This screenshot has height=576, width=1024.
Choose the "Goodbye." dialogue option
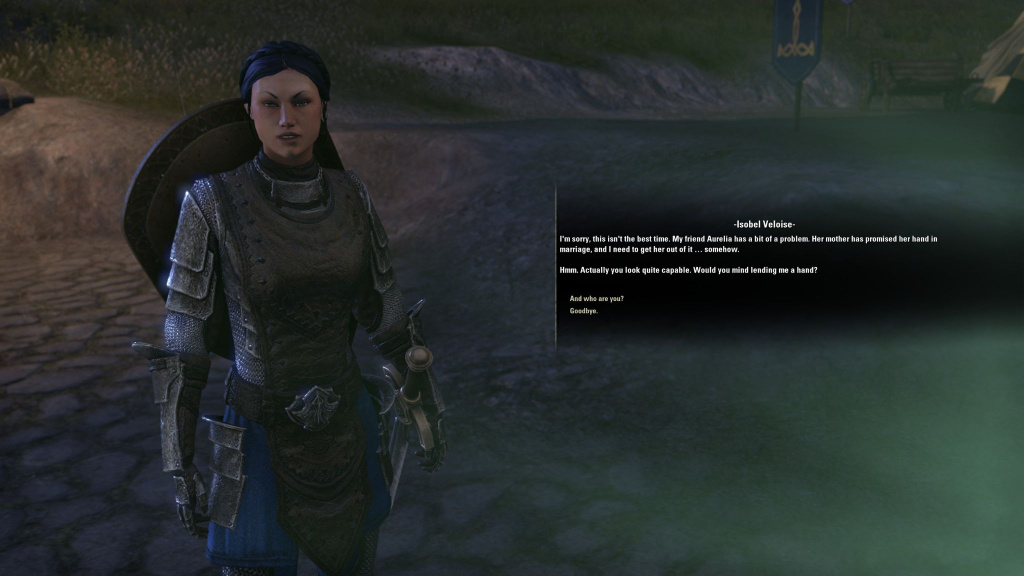tap(584, 311)
